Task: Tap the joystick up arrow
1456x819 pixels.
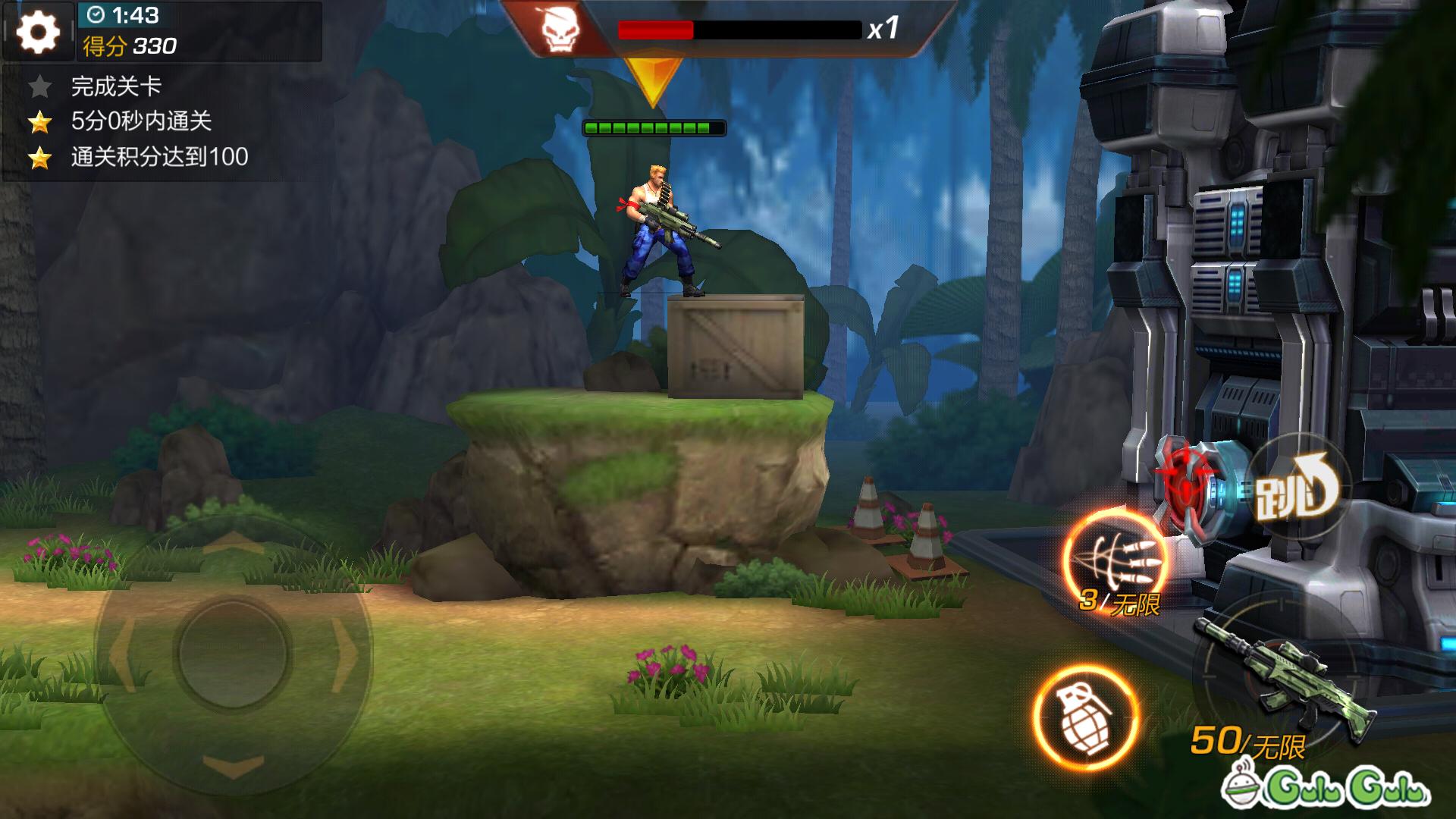Action: pos(233,542)
